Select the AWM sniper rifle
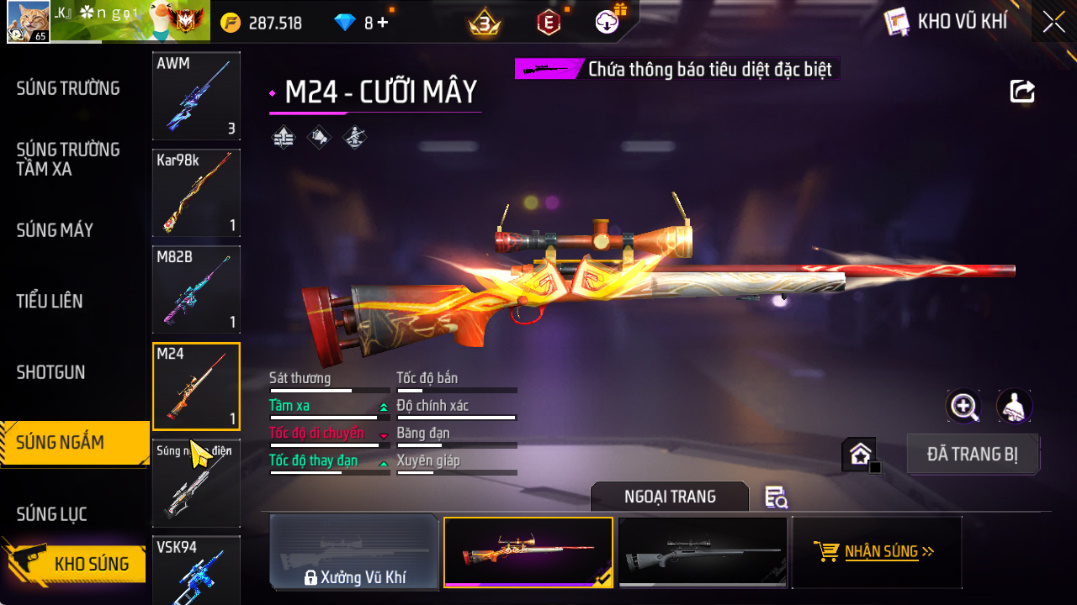This screenshot has height=605, width=1077. (x=196, y=96)
